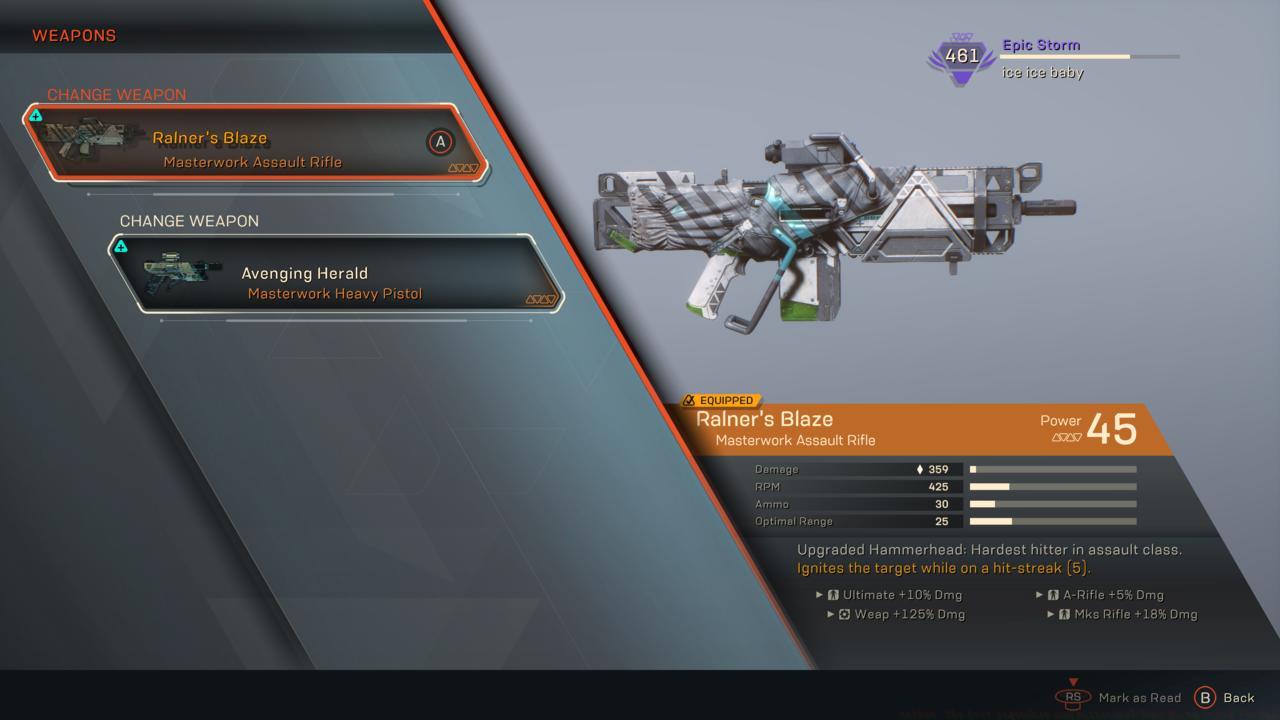Select the Ralner's Blaze weapon slot
The height and width of the screenshot is (720, 1280).
[x=255, y=143]
